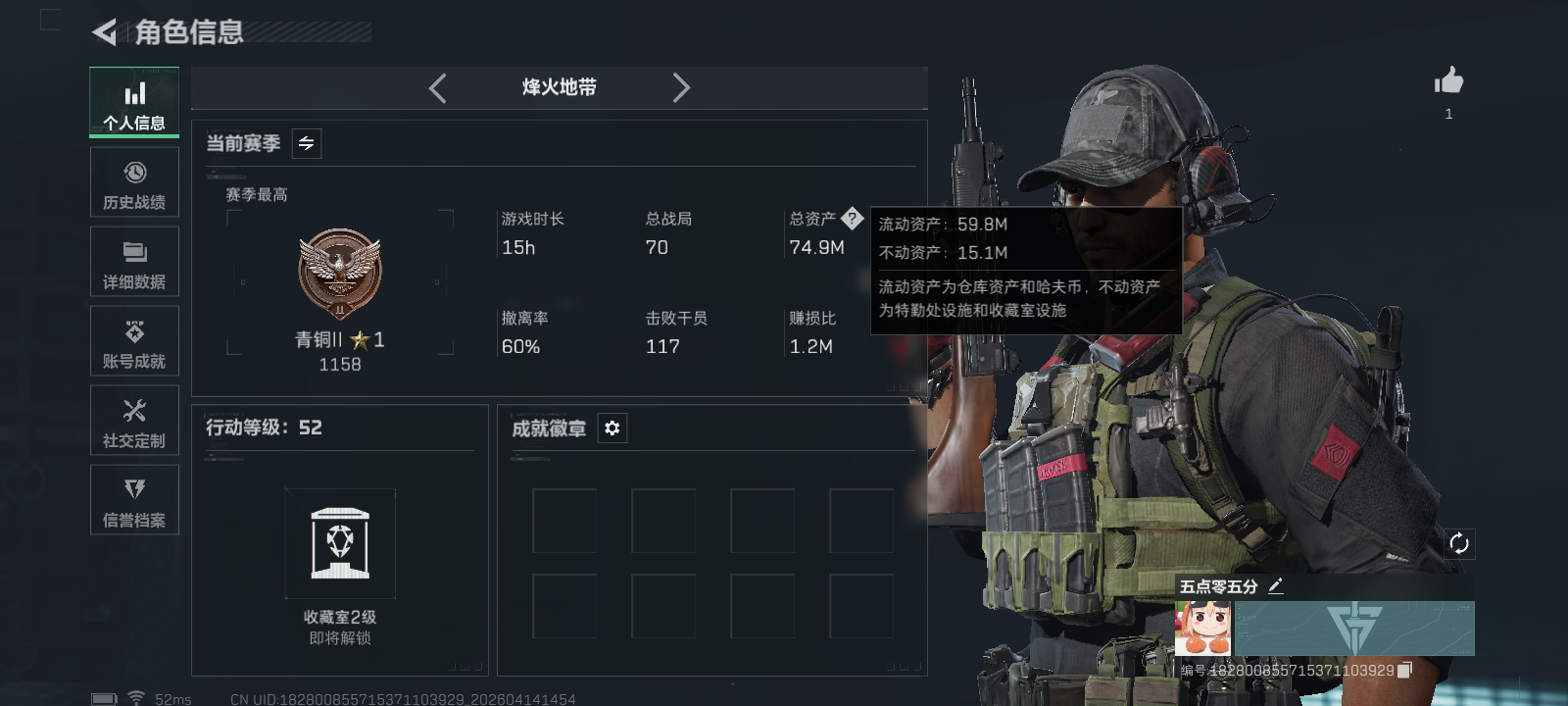The width and height of the screenshot is (1568, 706).
Task: Go to the next season with the right arrow
Action: point(681,87)
